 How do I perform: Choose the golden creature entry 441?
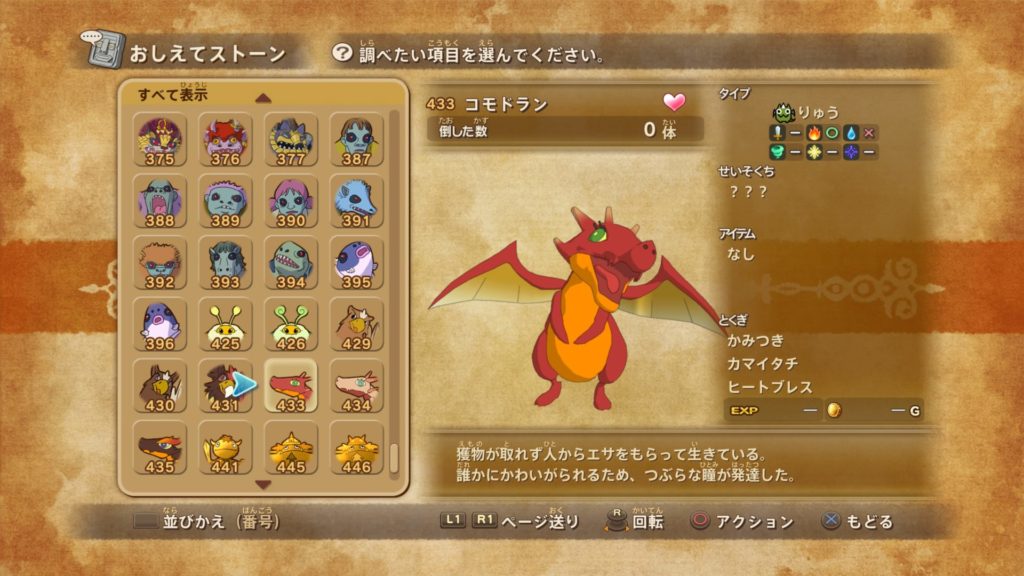(x=225, y=448)
